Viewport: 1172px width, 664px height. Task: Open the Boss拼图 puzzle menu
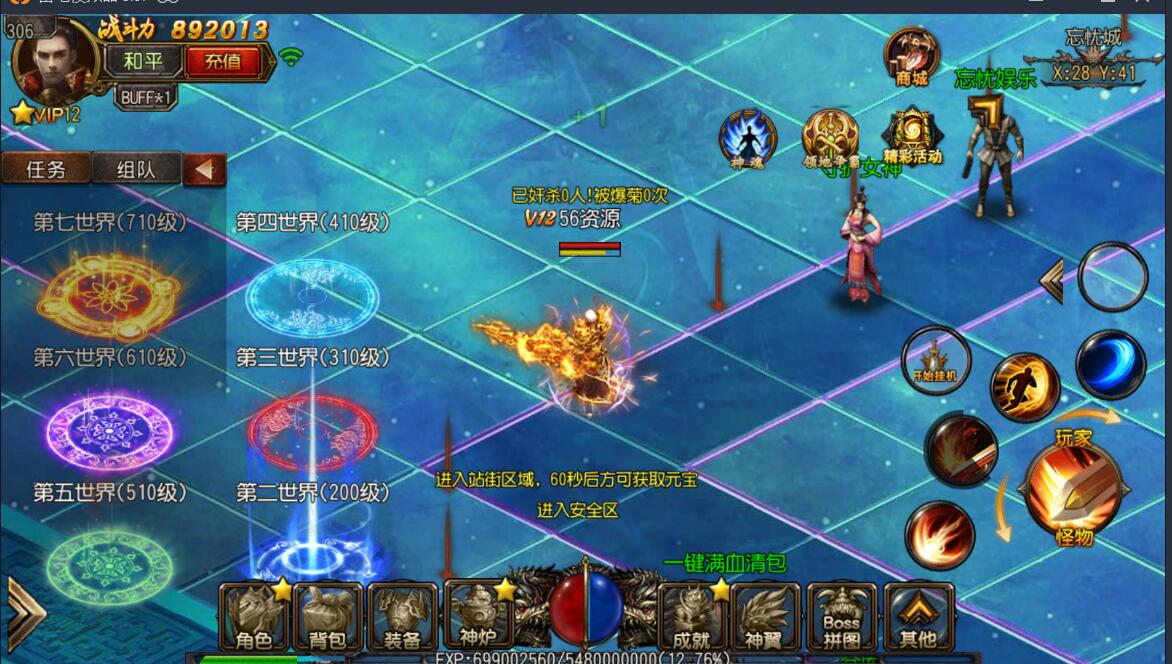[x=842, y=617]
